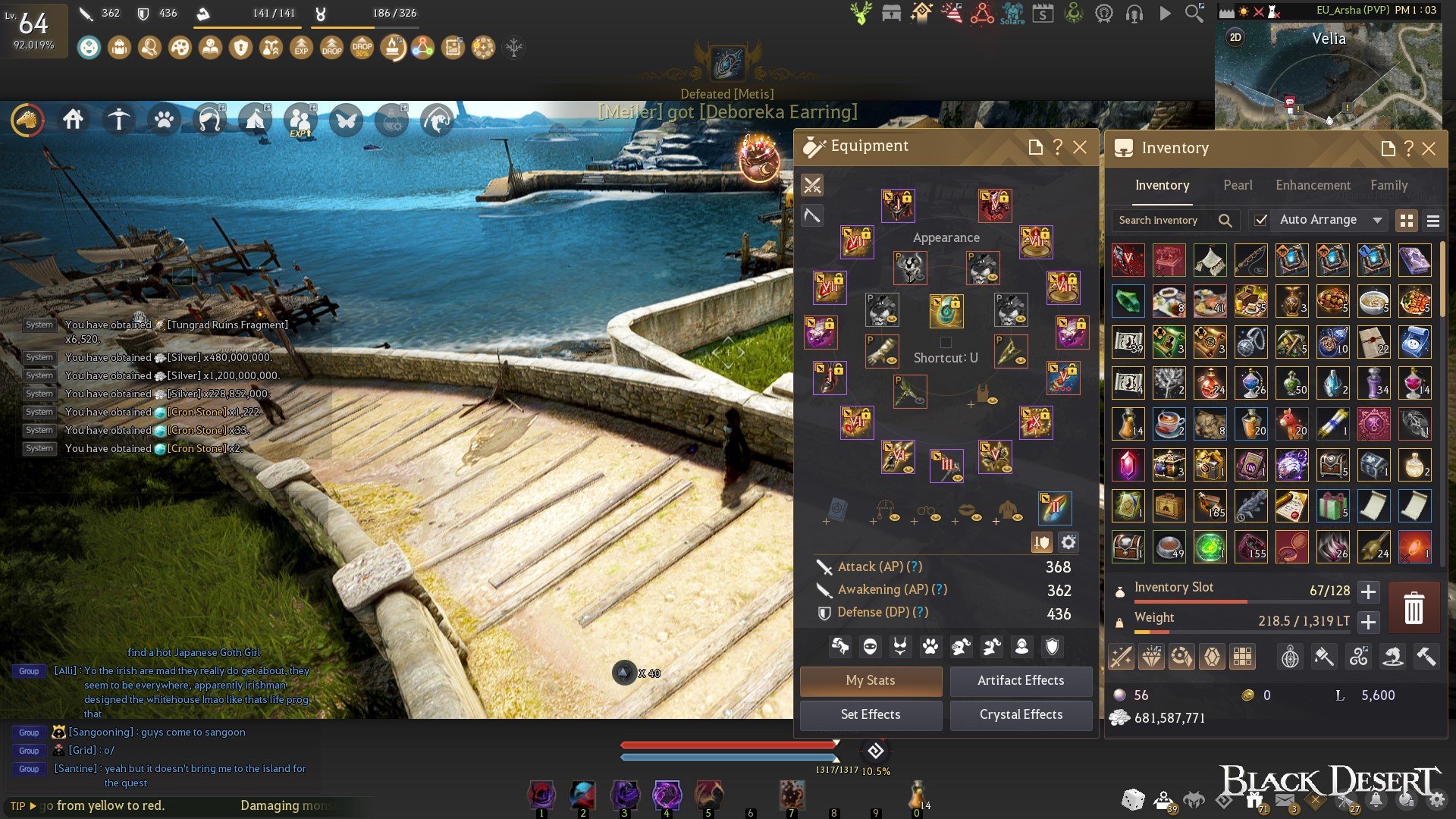Expand inventory slots with the plus button
Screen dimensions: 1456x819
[x=1368, y=591]
